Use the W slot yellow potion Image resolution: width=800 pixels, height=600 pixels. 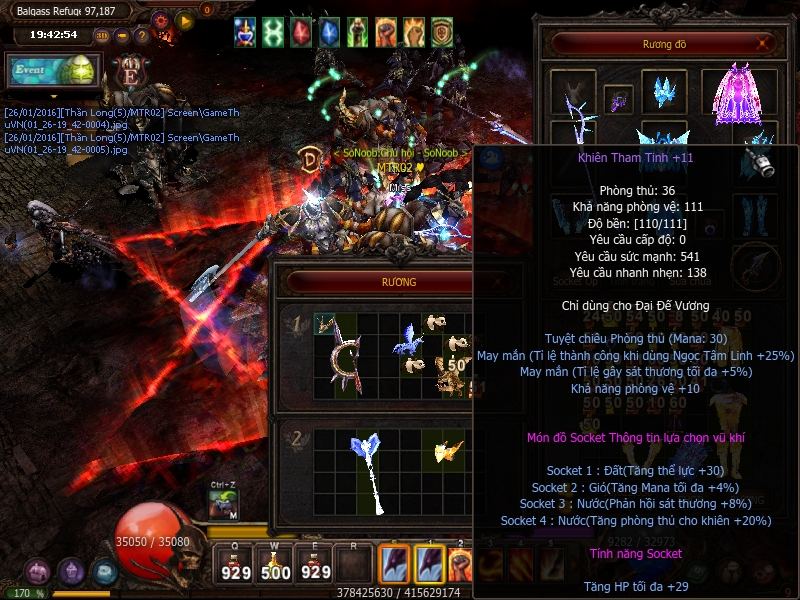pyautogui.click(x=276, y=564)
